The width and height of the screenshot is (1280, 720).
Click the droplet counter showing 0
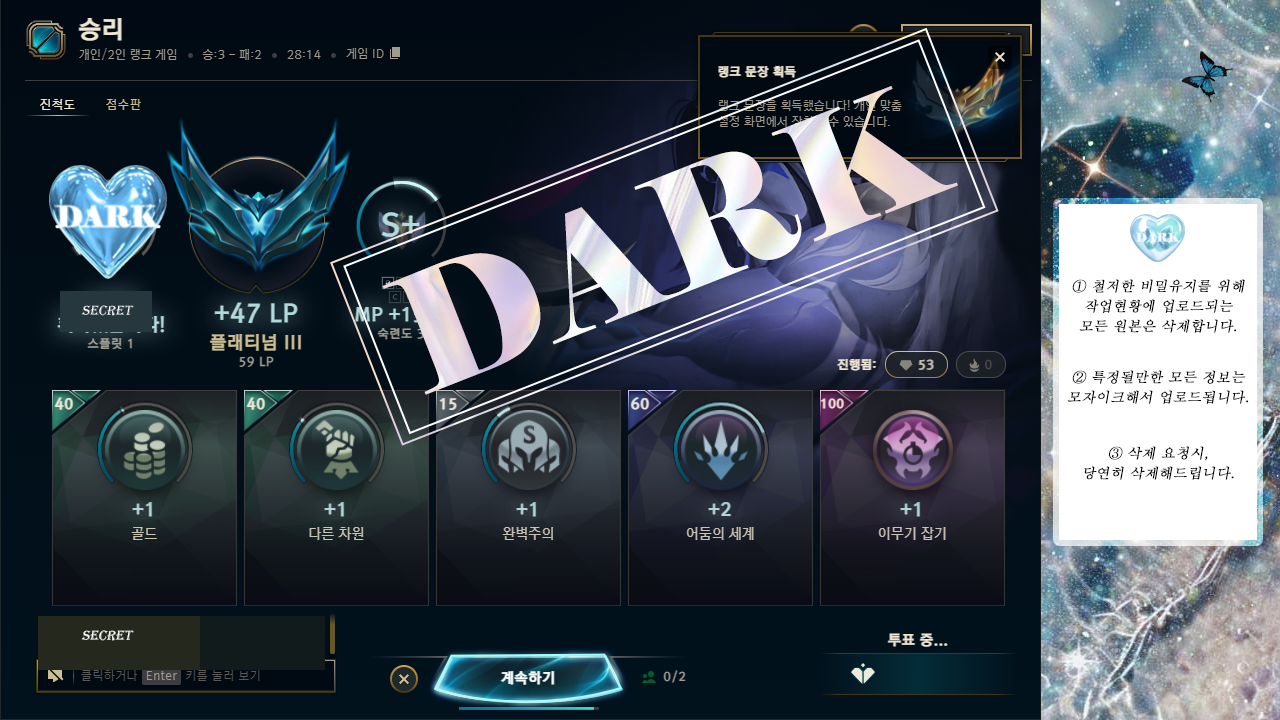[979, 364]
